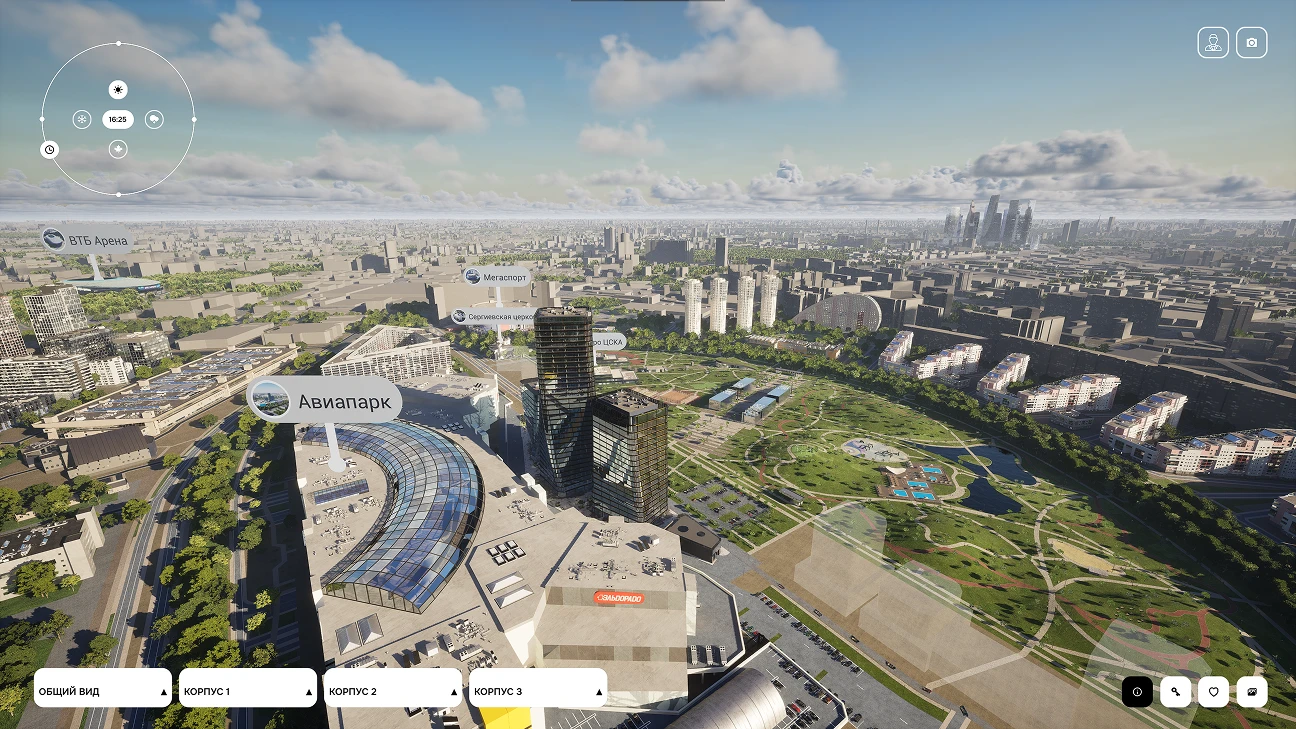Select the Авиапарк location marker
The width and height of the screenshot is (1296, 729).
[325, 402]
